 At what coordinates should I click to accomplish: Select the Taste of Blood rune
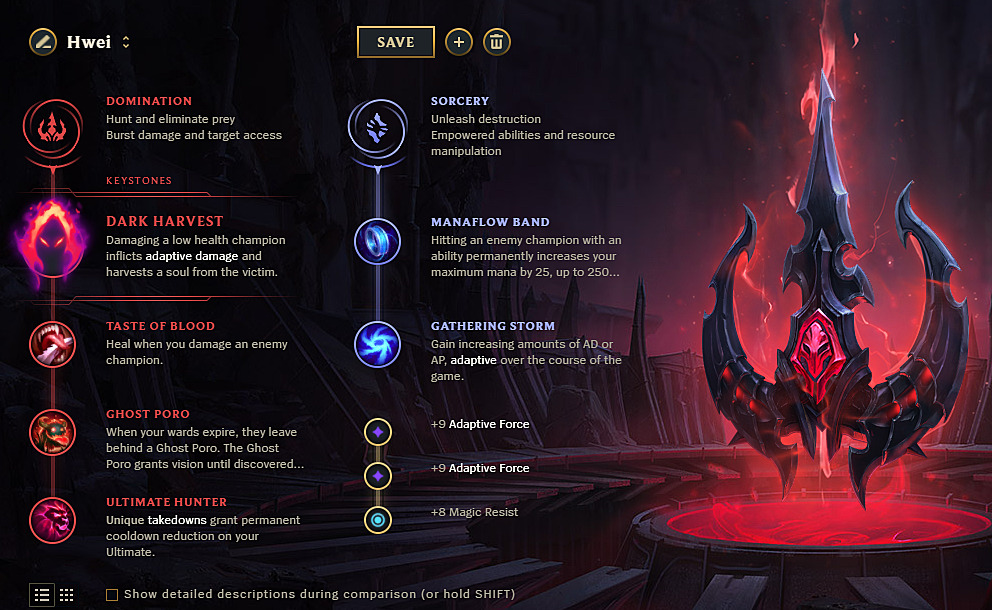(51, 343)
